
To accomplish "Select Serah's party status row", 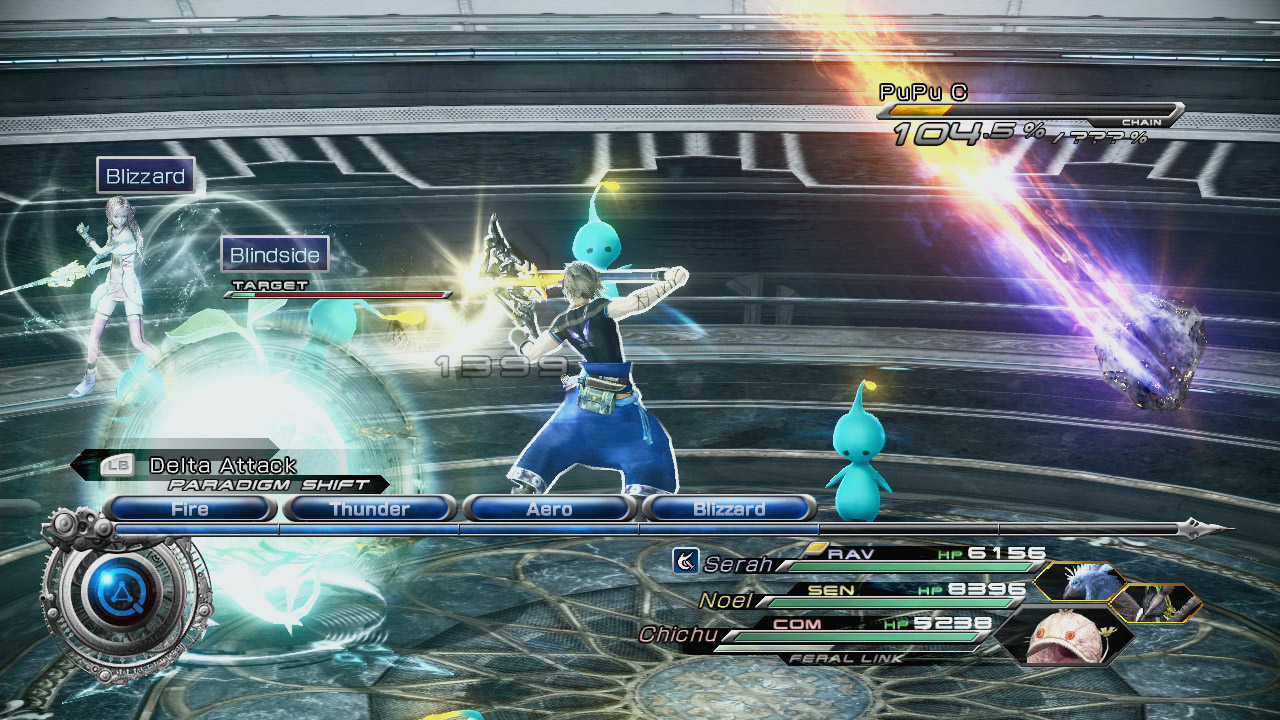I will 860,563.
